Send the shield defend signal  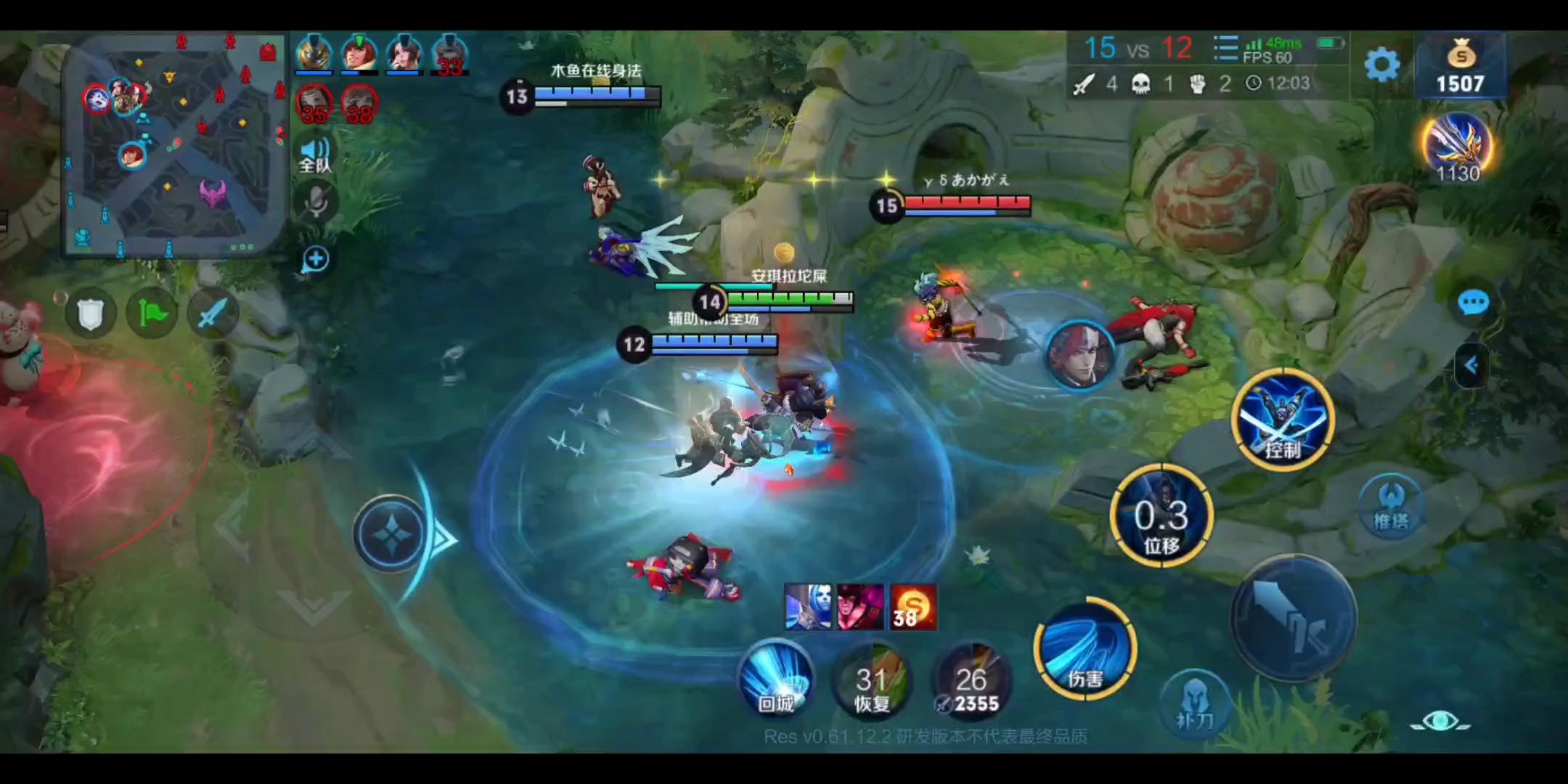91,314
